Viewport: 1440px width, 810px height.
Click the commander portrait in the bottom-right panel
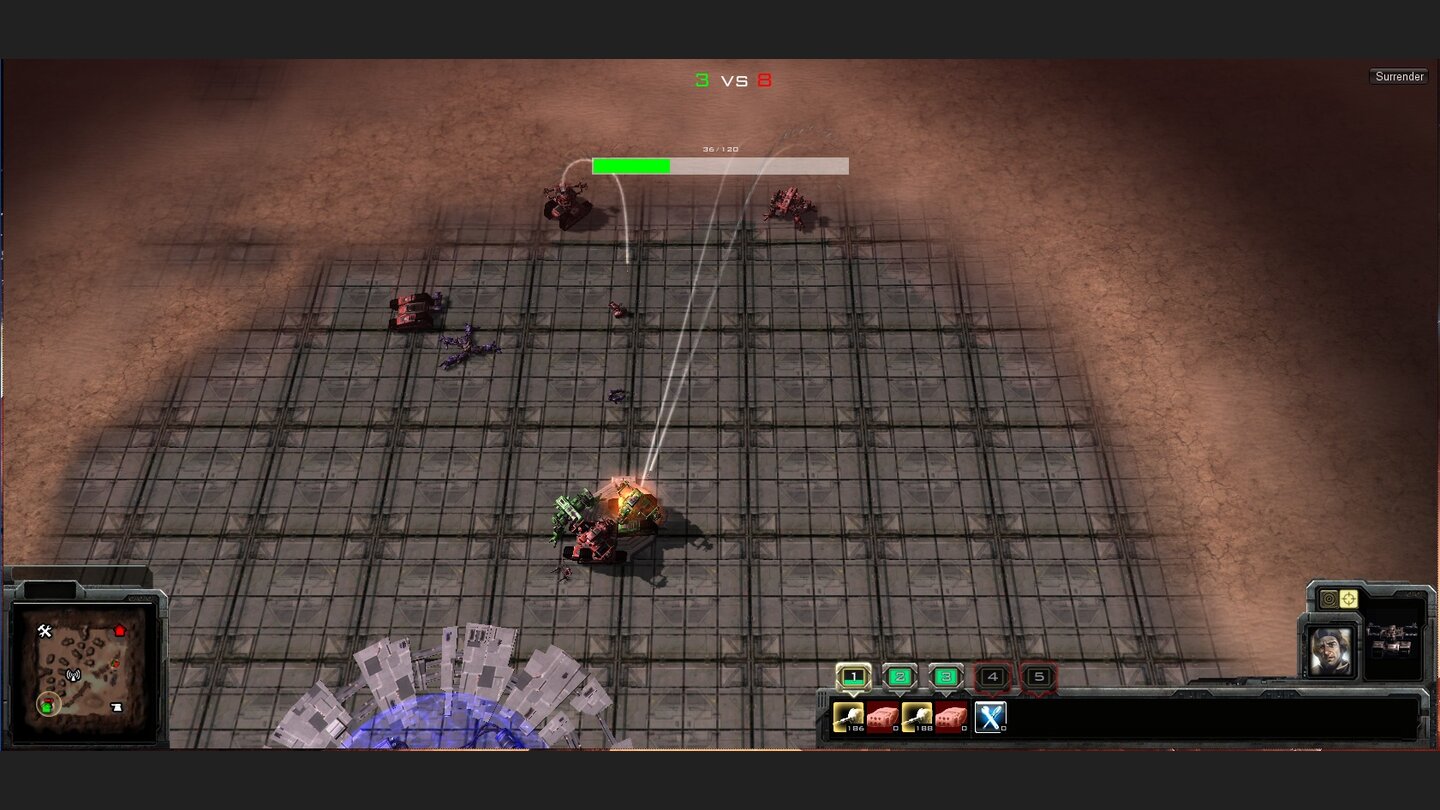click(1330, 649)
